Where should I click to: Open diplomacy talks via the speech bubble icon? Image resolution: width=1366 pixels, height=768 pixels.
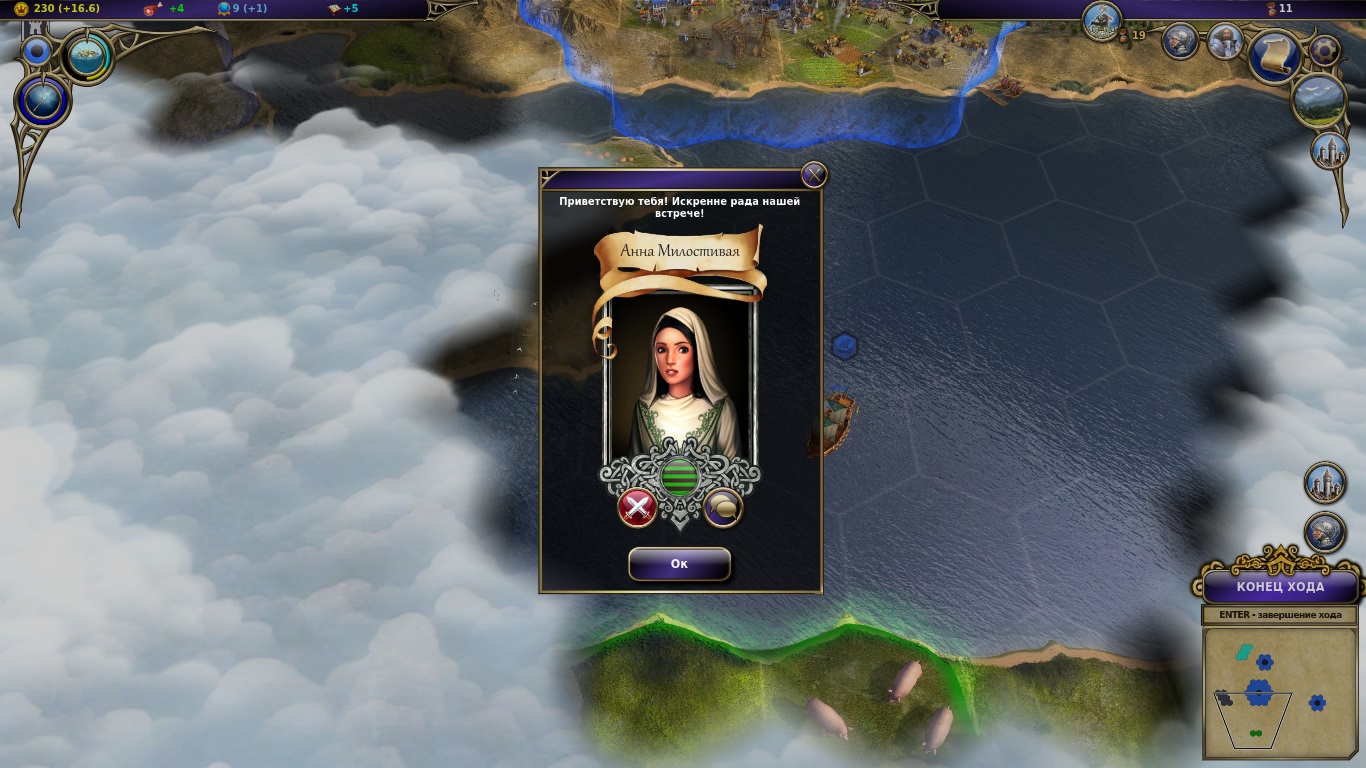coord(723,508)
